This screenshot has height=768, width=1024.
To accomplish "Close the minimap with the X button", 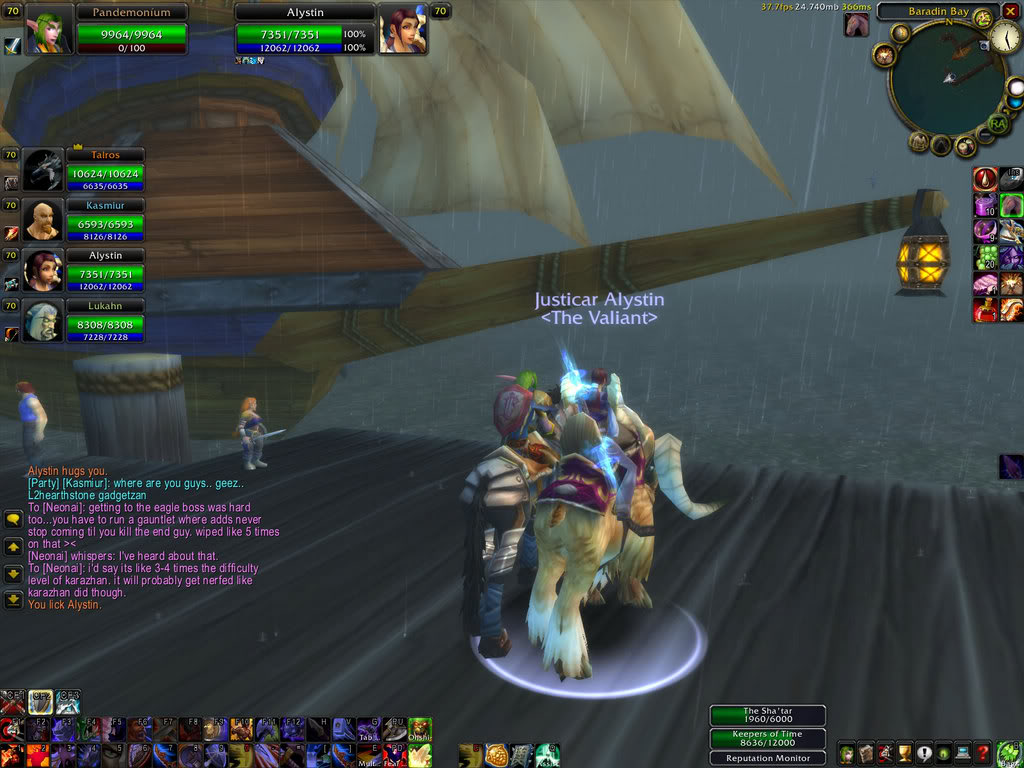I will point(1010,12).
